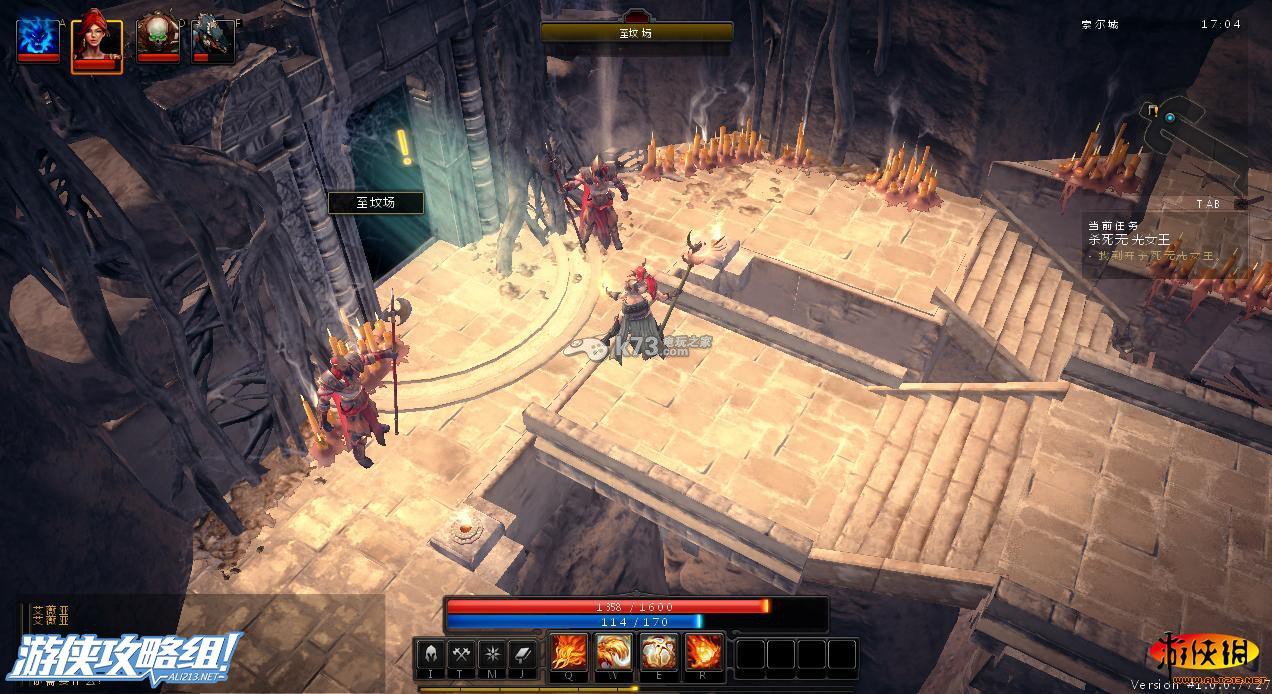Activate the explosion blast E ability

[x=659, y=653]
